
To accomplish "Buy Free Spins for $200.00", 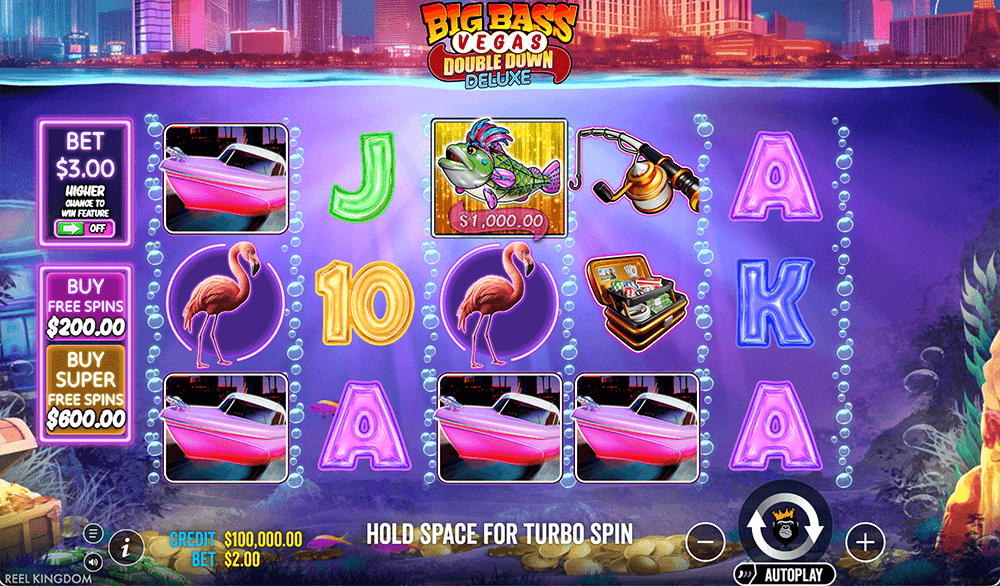I will 85,303.
